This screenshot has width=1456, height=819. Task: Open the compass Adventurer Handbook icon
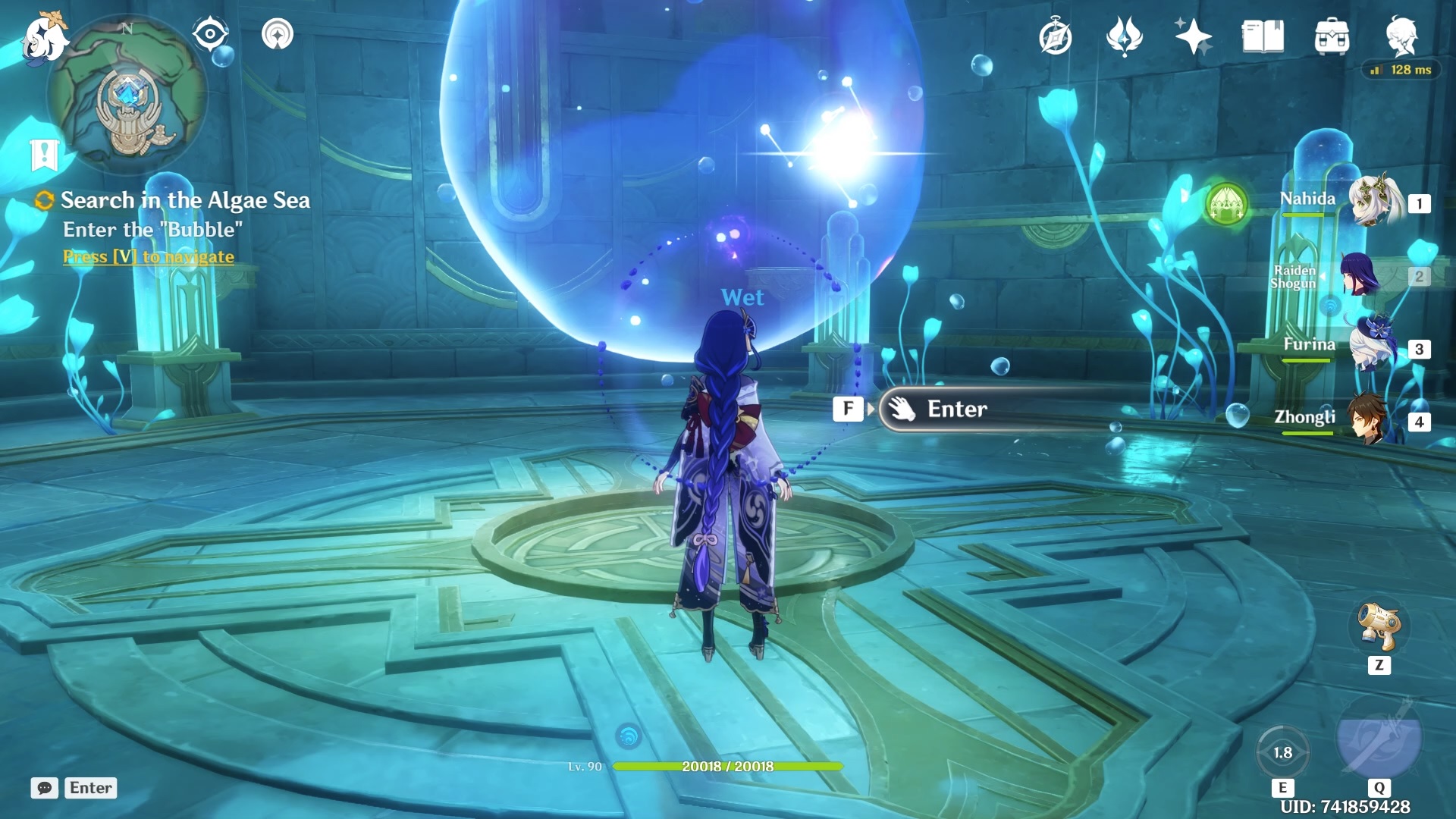(x=1055, y=36)
